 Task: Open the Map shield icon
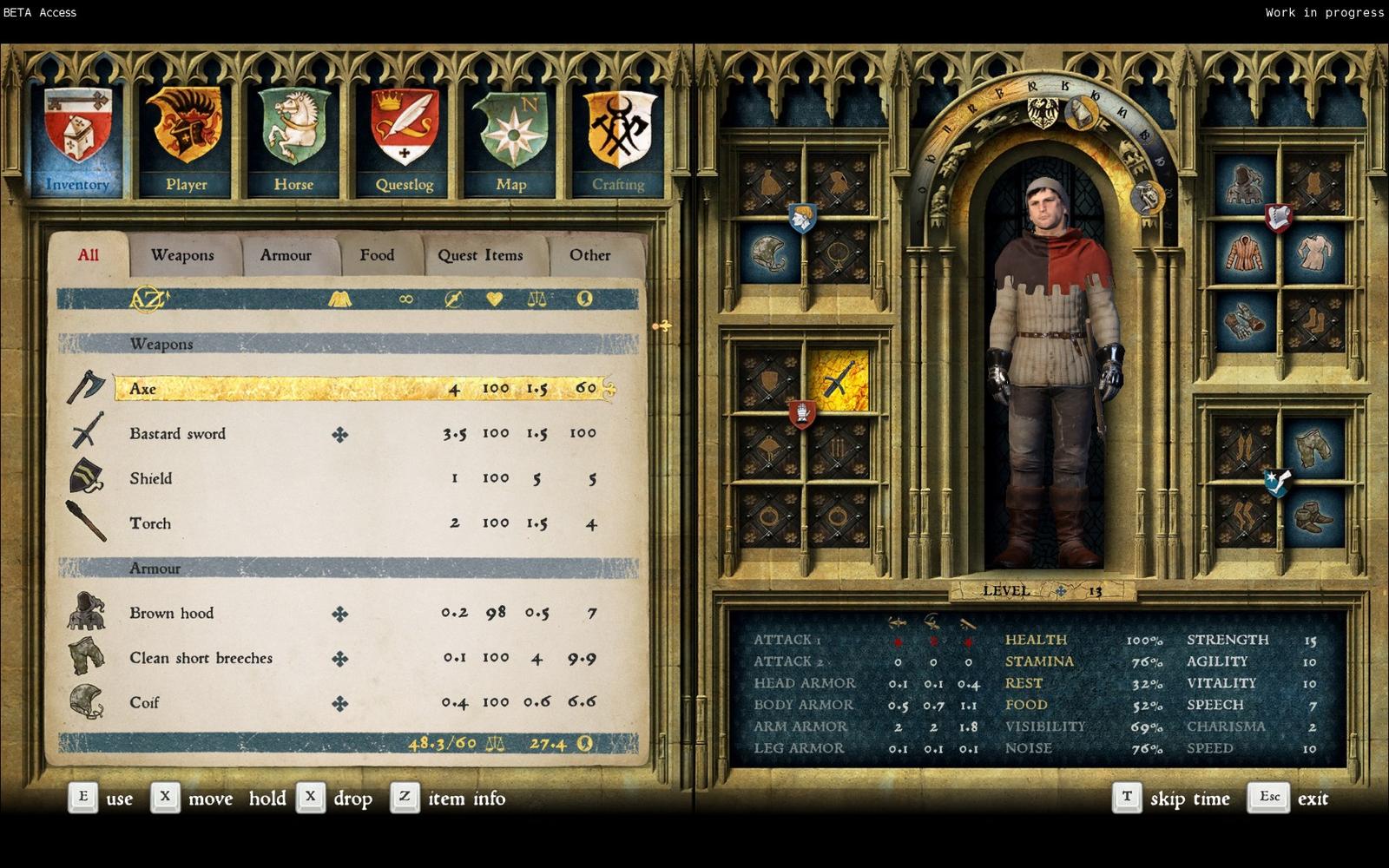tap(511, 126)
